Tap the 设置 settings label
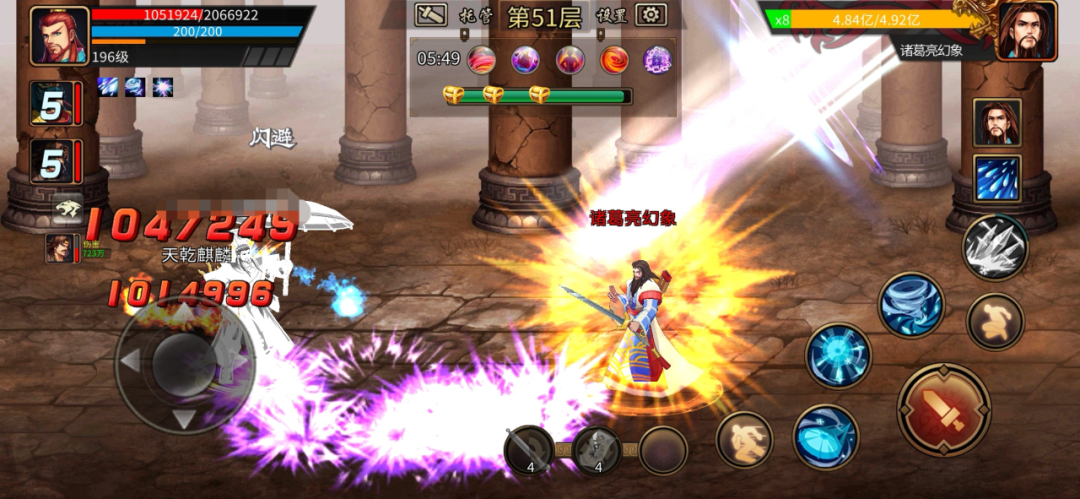 click(x=610, y=16)
